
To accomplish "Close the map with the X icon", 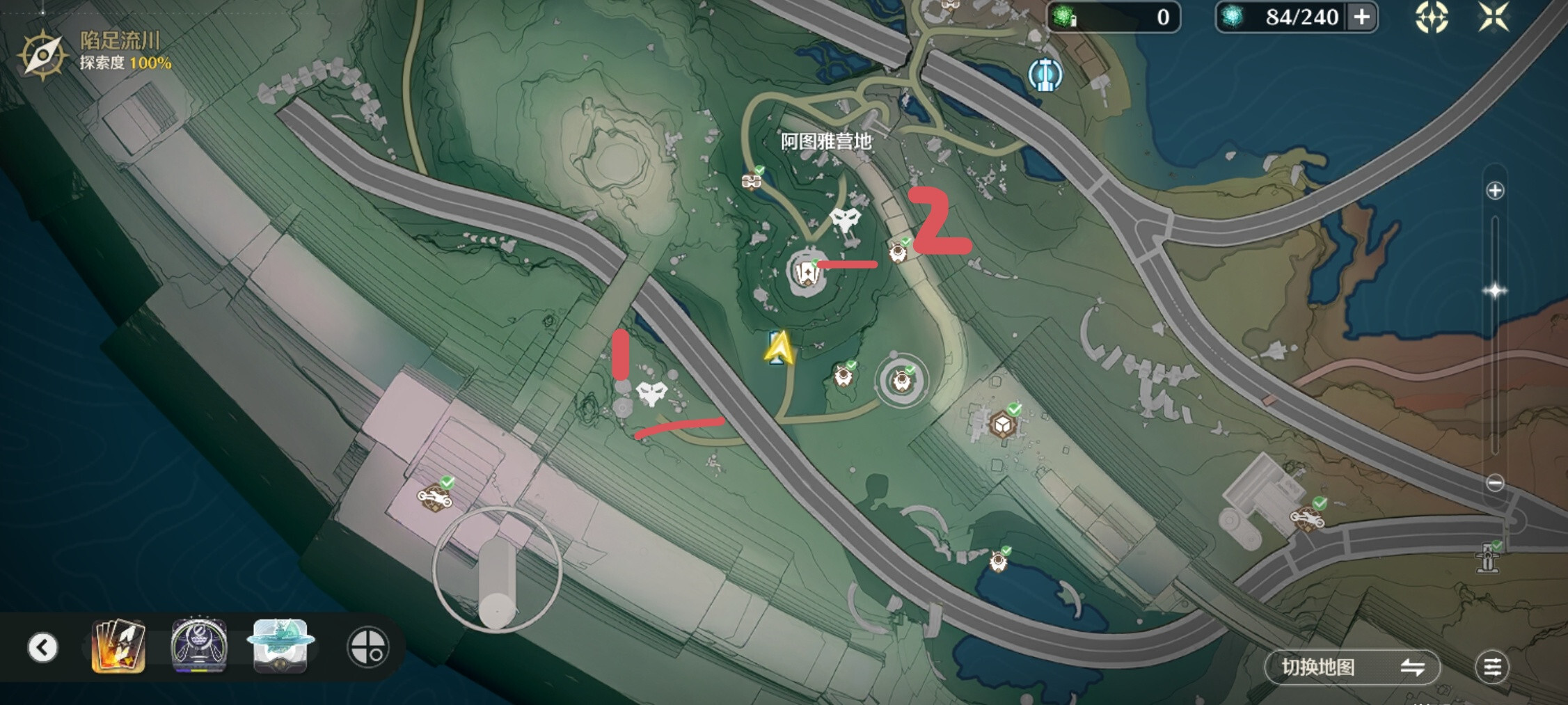I will [x=1494, y=17].
